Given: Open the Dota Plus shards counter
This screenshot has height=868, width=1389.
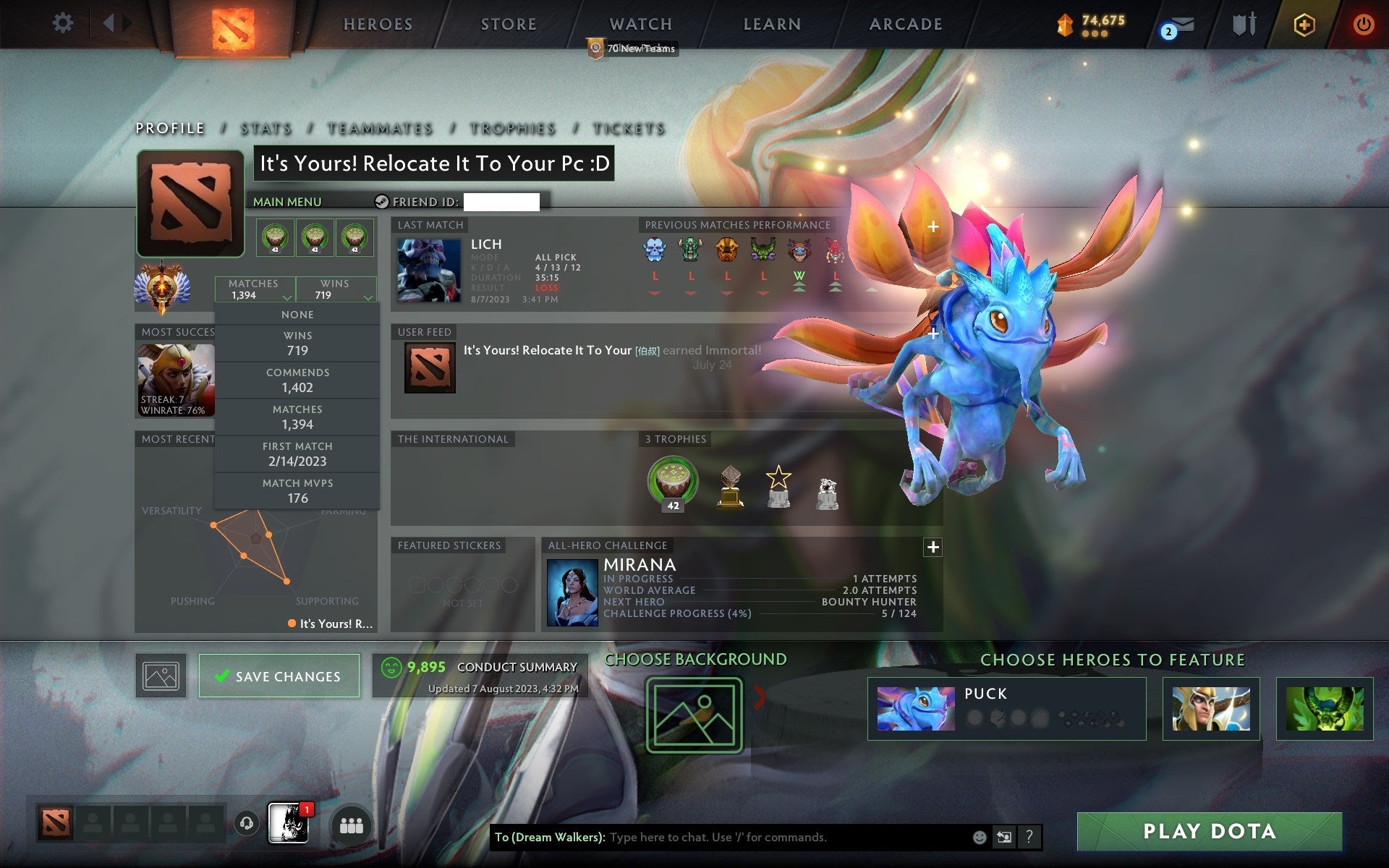Looking at the screenshot, I should [1083, 24].
